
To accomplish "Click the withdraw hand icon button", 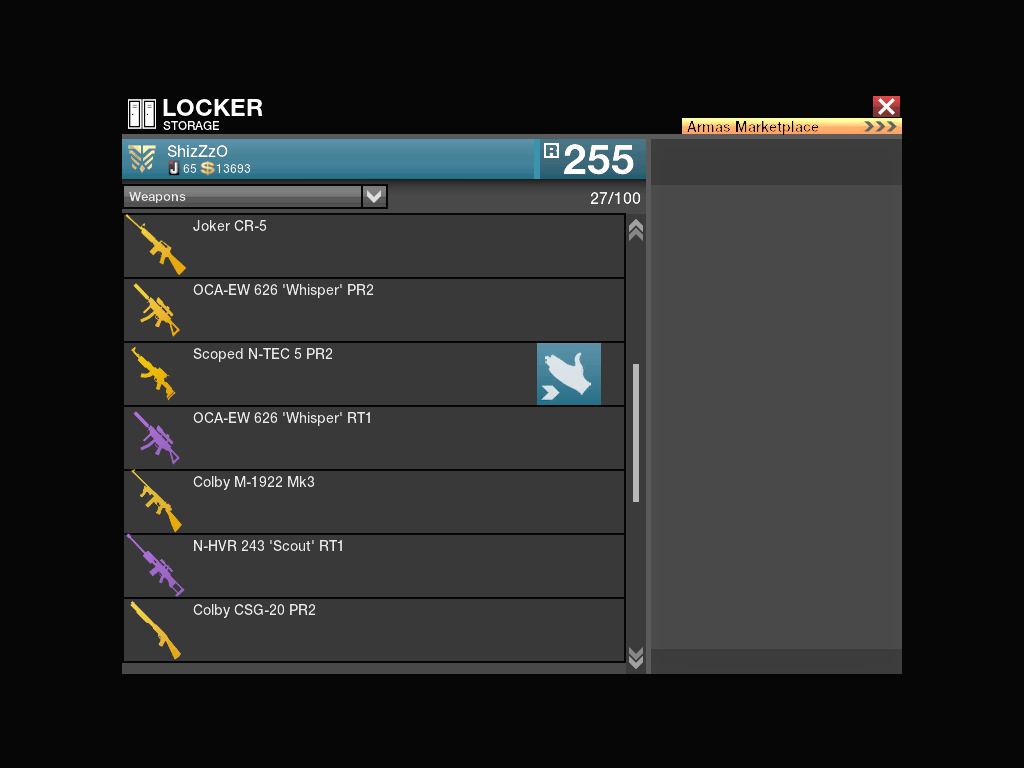I will point(569,374).
